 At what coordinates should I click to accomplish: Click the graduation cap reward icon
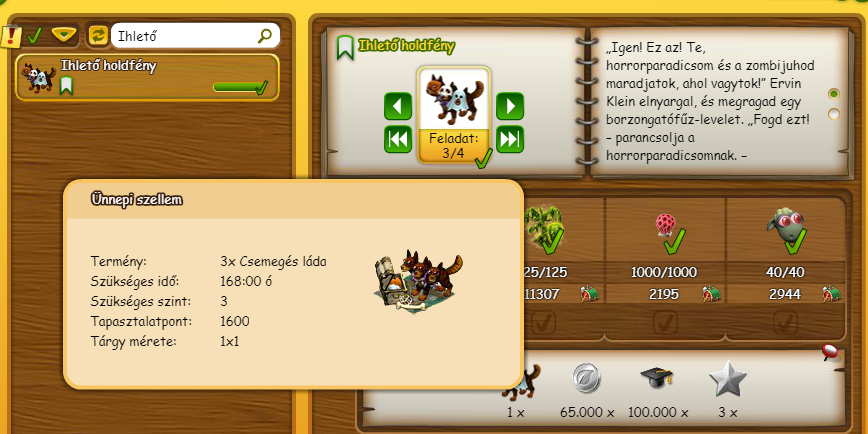(657, 380)
